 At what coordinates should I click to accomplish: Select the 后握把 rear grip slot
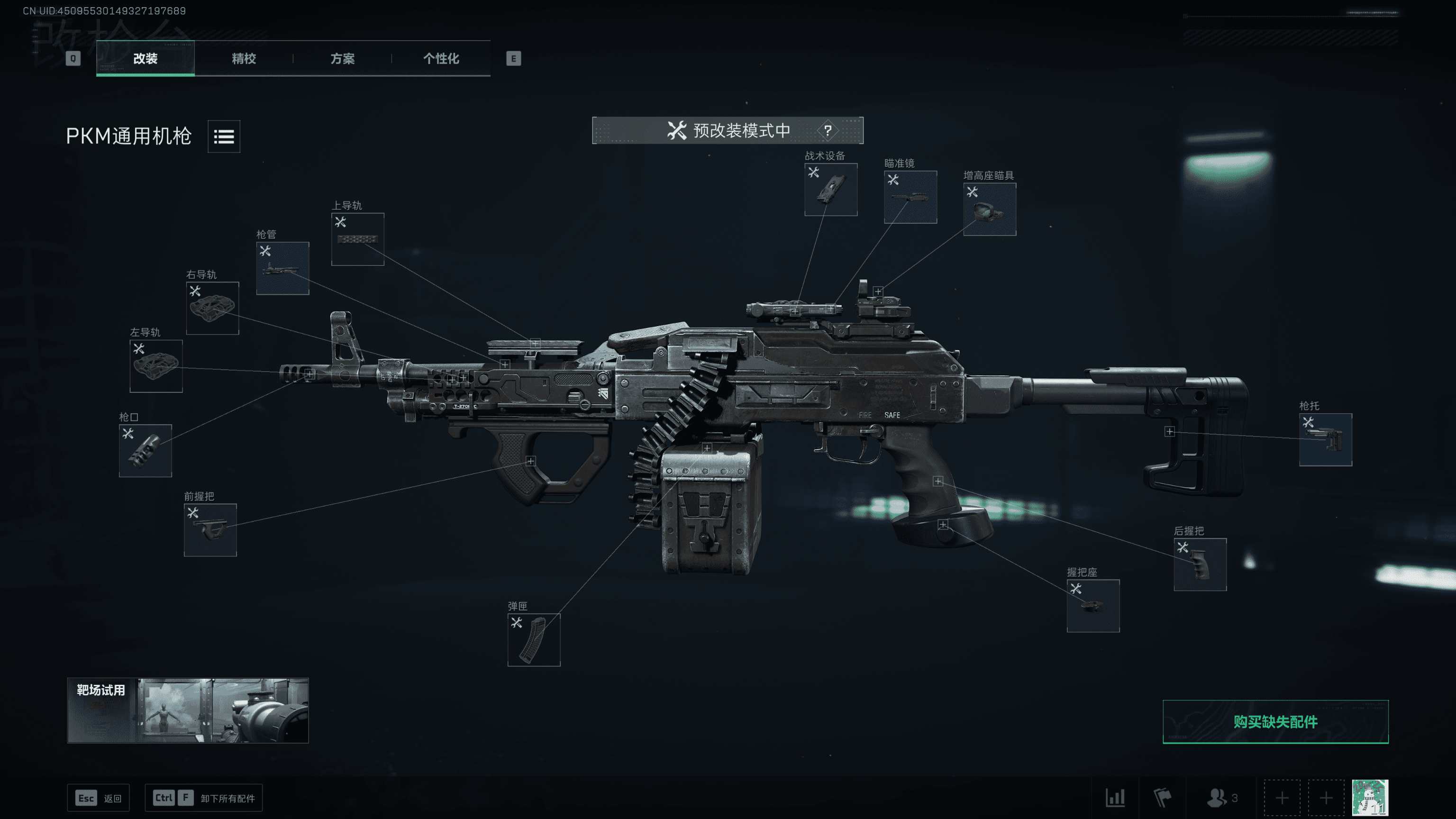(x=1200, y=564)
